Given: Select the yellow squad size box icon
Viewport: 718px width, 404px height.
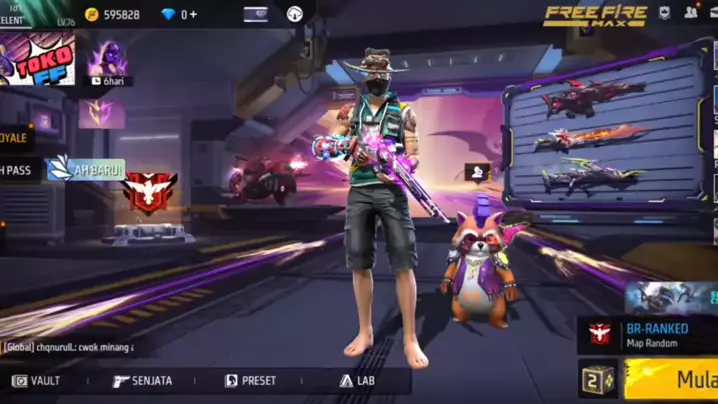Looking at the screenshot, I should point(598,379).
